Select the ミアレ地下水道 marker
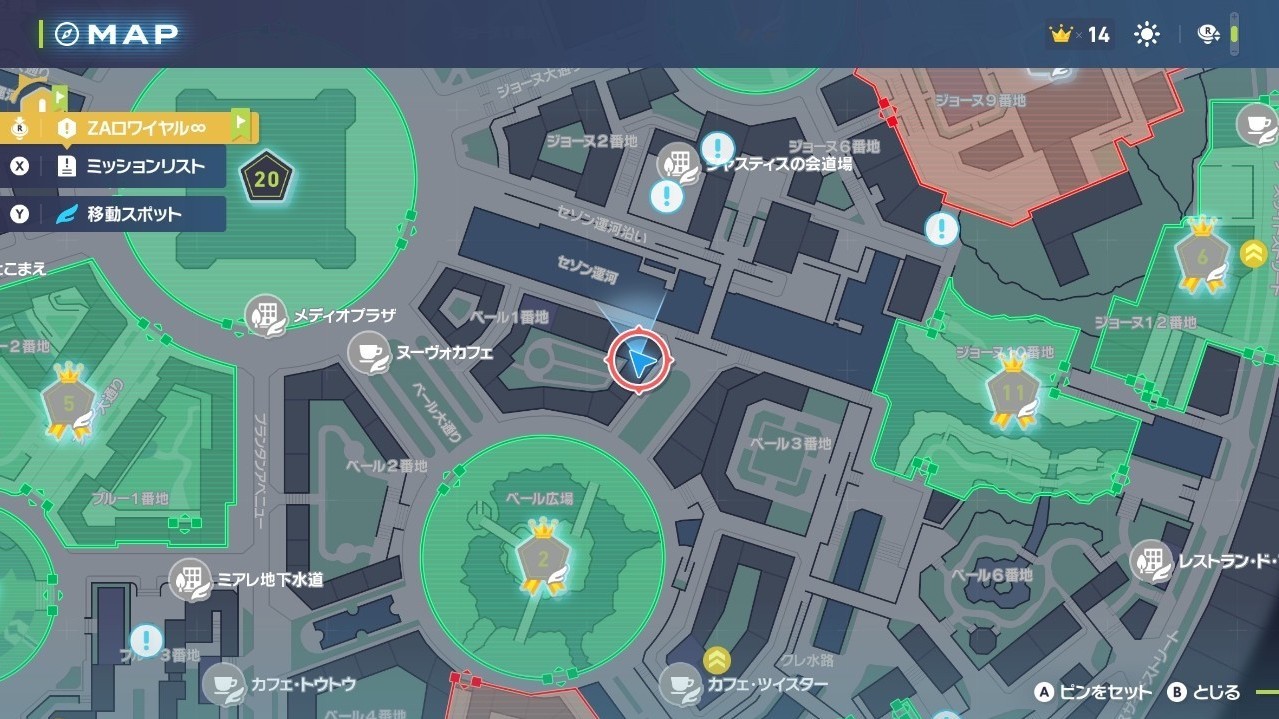This screenshot has width=1279, height=719. pyautogui.click(x=189, y=579)
